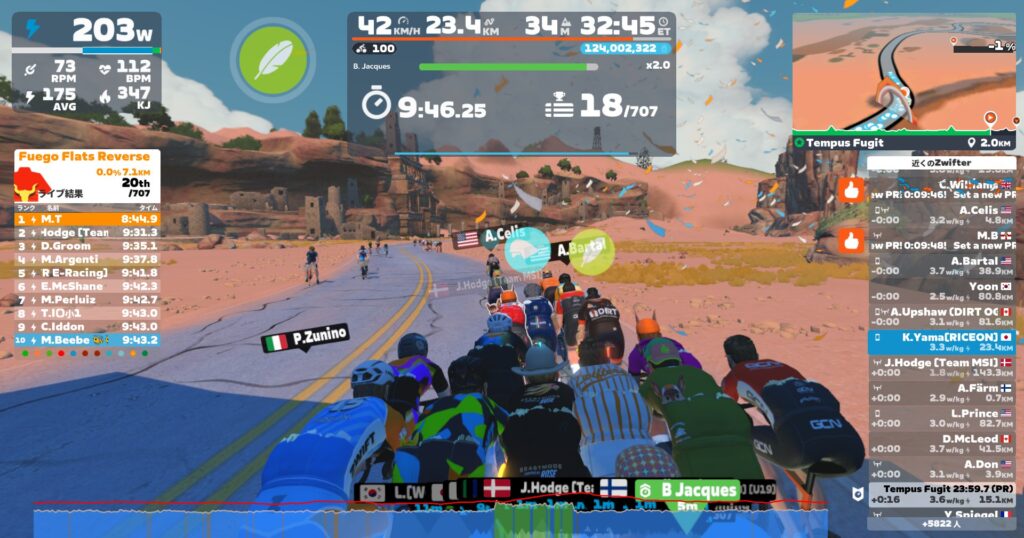Click A.Upshaw's row in nearby list
The width and height of the screenshot is (1024, 538).
pyautogui.click(x=941, y=317)
